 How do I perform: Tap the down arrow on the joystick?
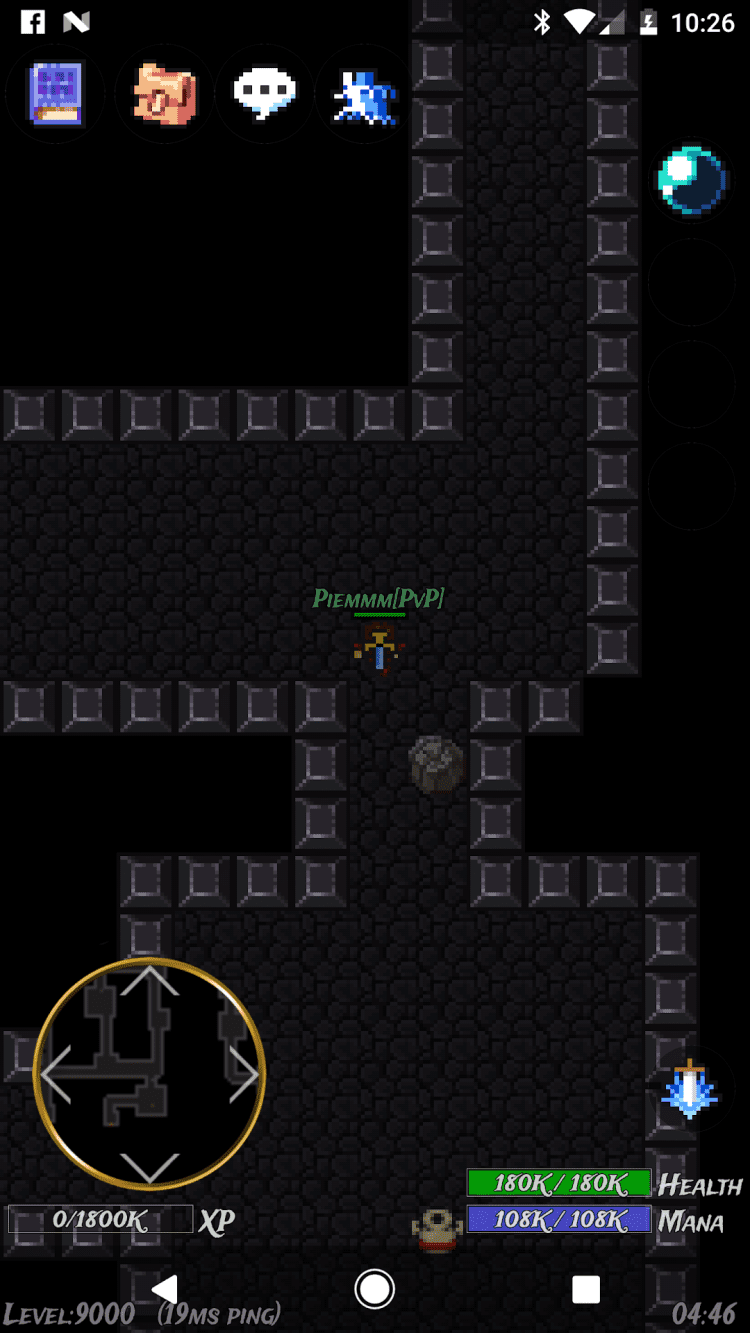(150, 1166)
